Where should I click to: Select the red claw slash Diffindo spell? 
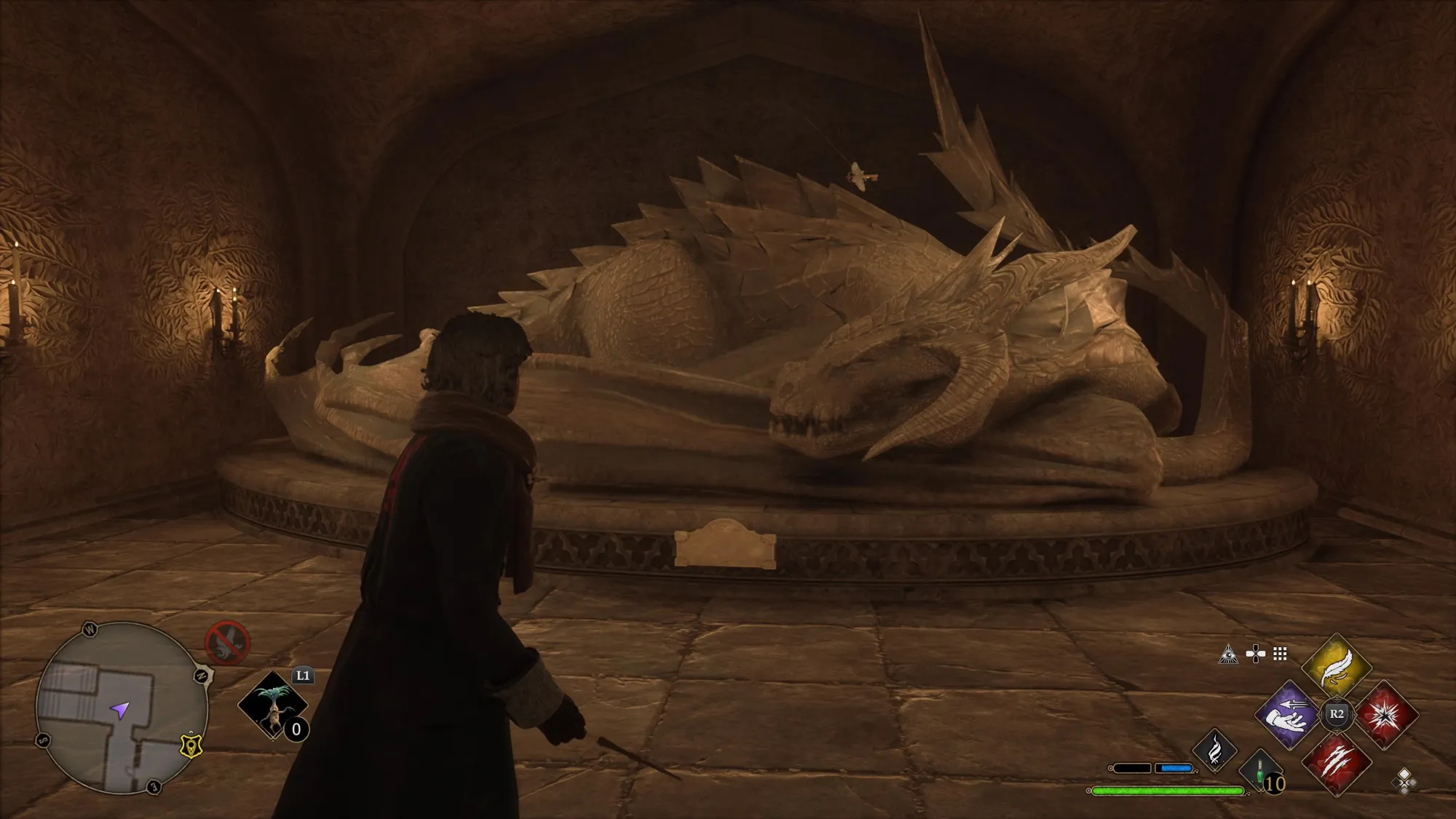[x=1337, y=762]
